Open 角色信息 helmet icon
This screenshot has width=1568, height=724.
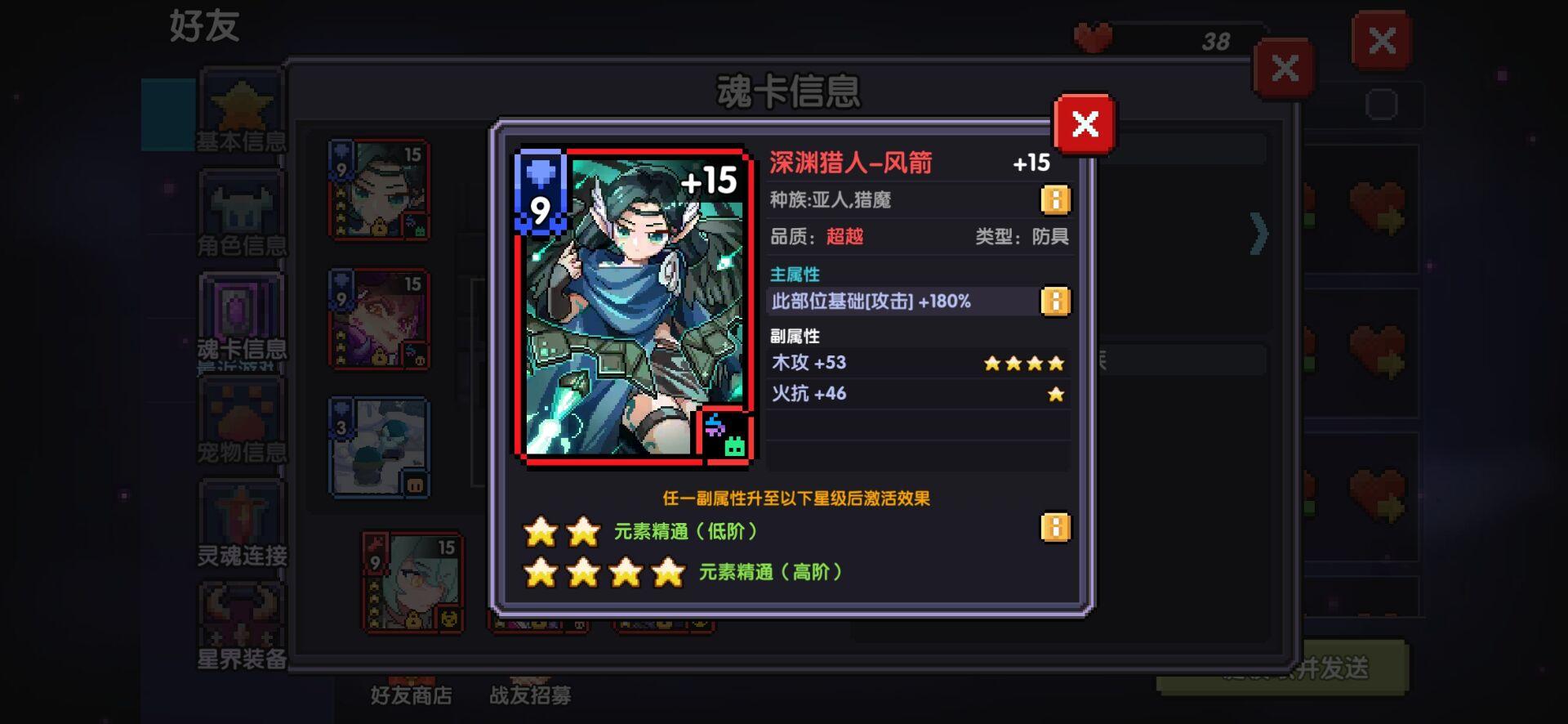239,207
